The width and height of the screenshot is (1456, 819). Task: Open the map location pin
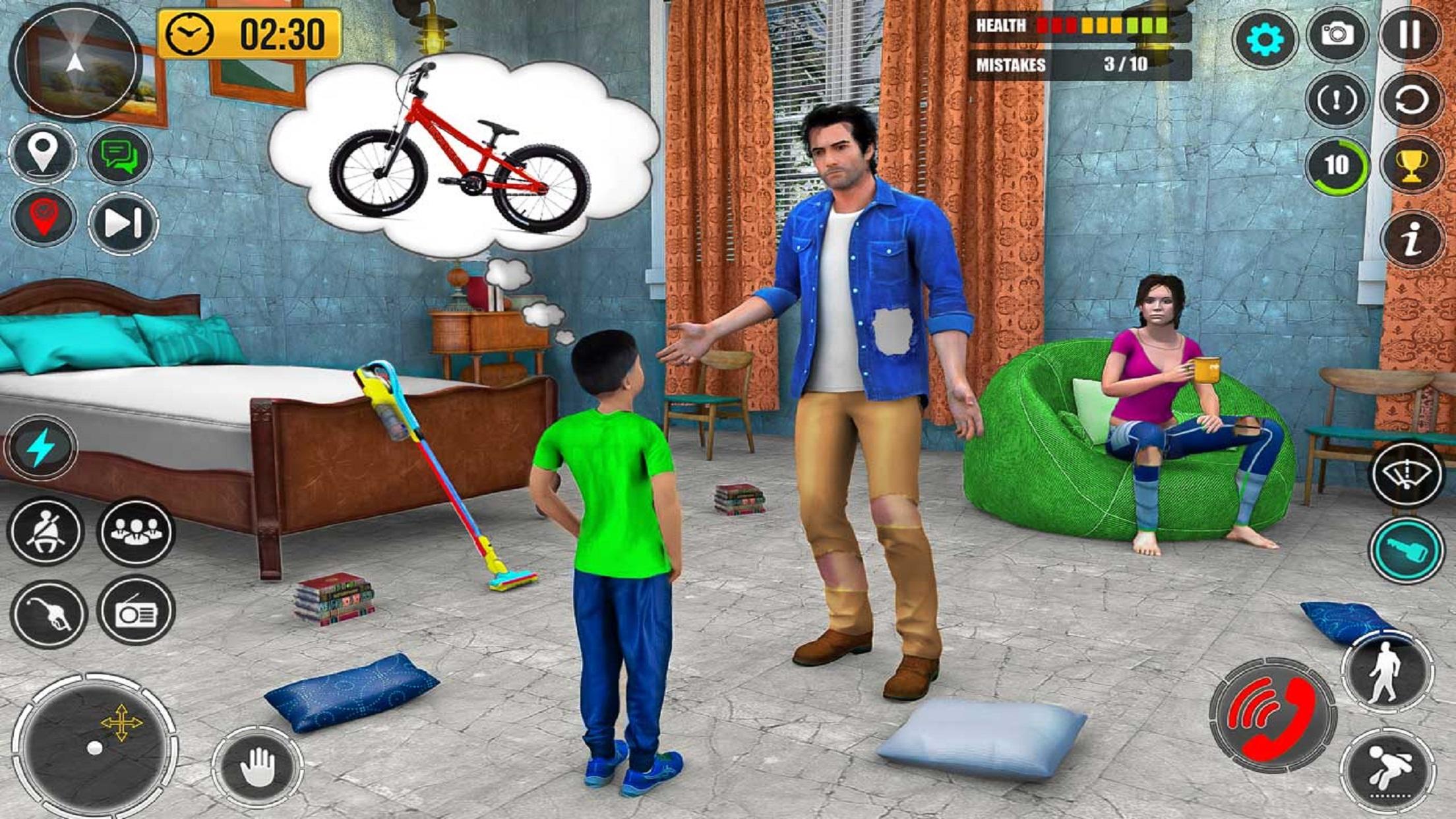[41, 152]
